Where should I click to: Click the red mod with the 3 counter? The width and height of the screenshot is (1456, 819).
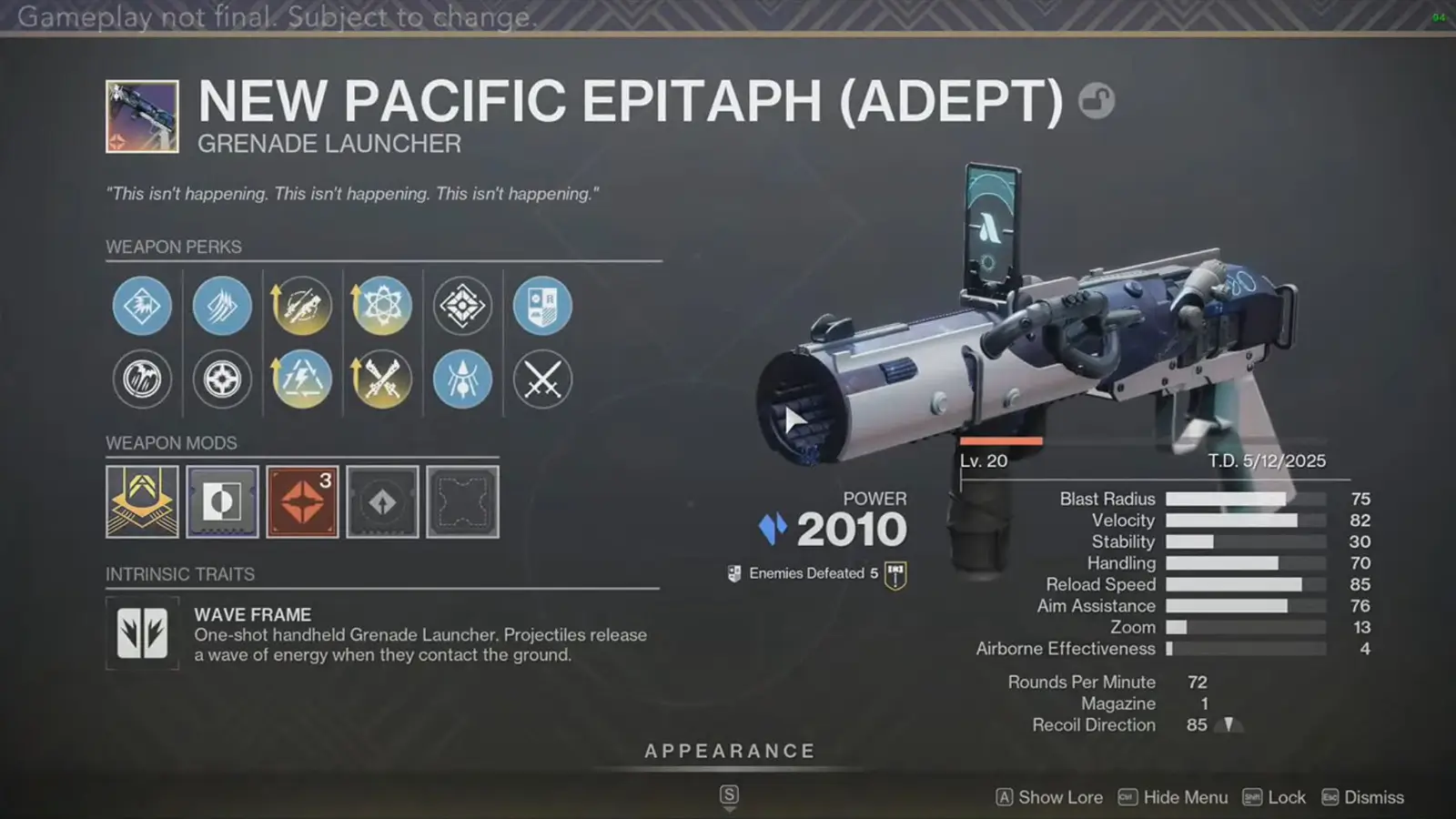(301, 501)
